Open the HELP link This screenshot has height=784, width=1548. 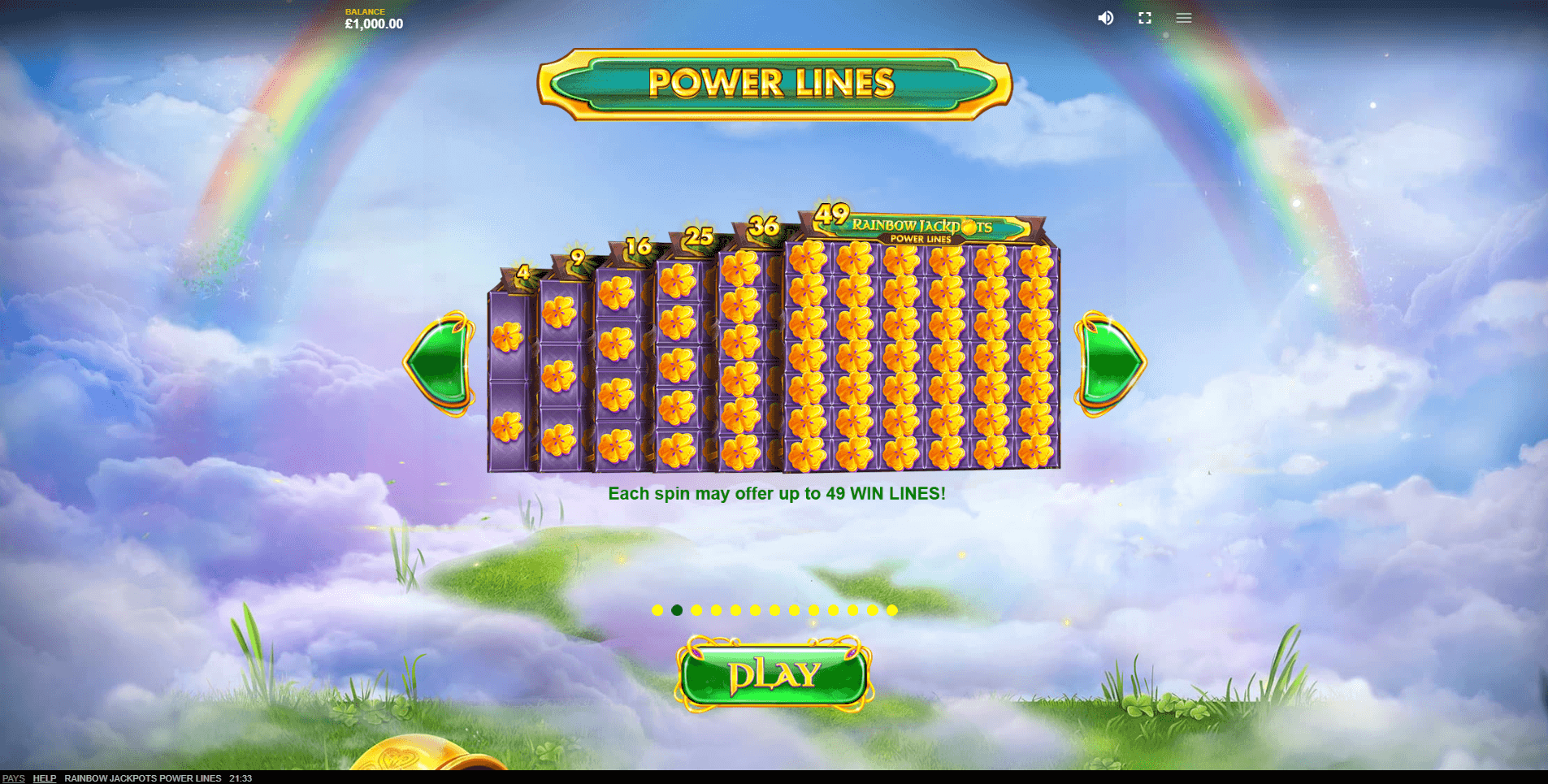(x=44, y=778)
